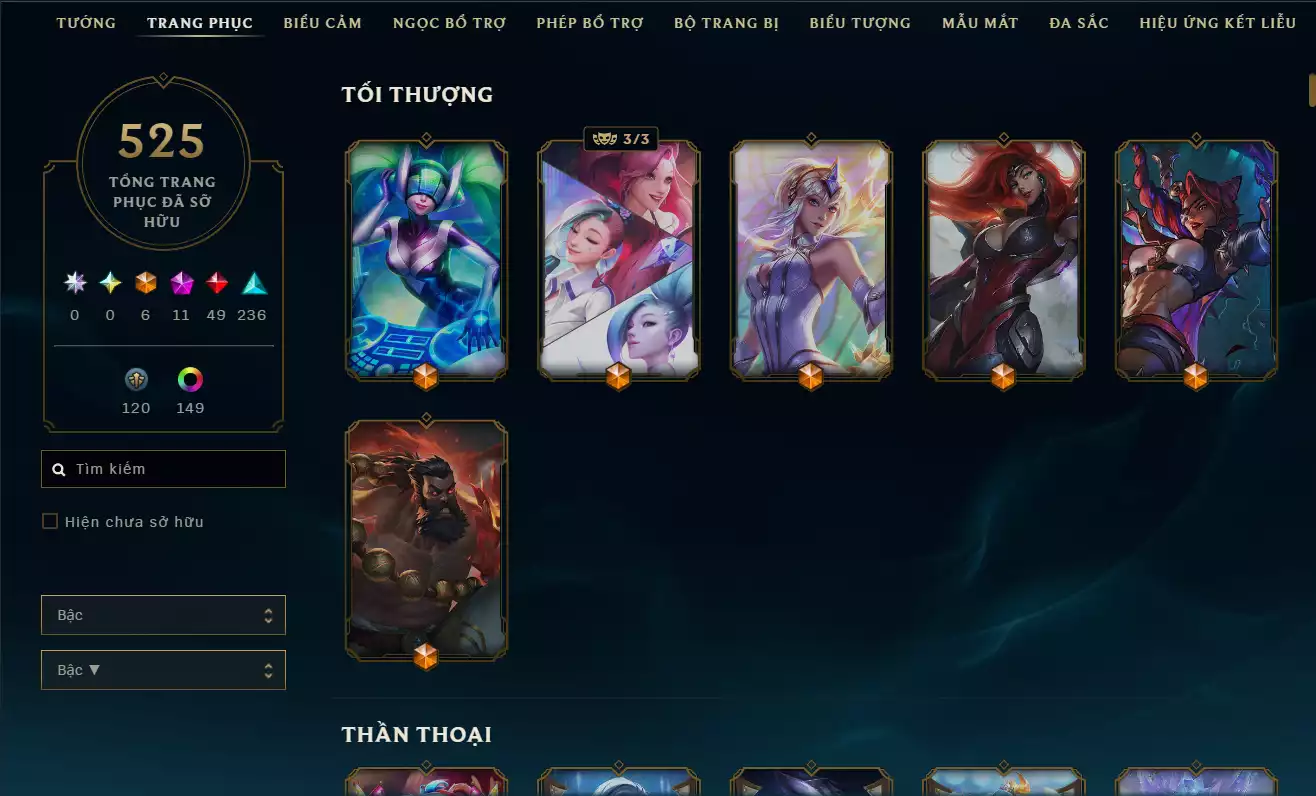1316x796 pixels.
Task: Open the NGỌC BỔ TRỢ tab
Action: pos(448,22)
